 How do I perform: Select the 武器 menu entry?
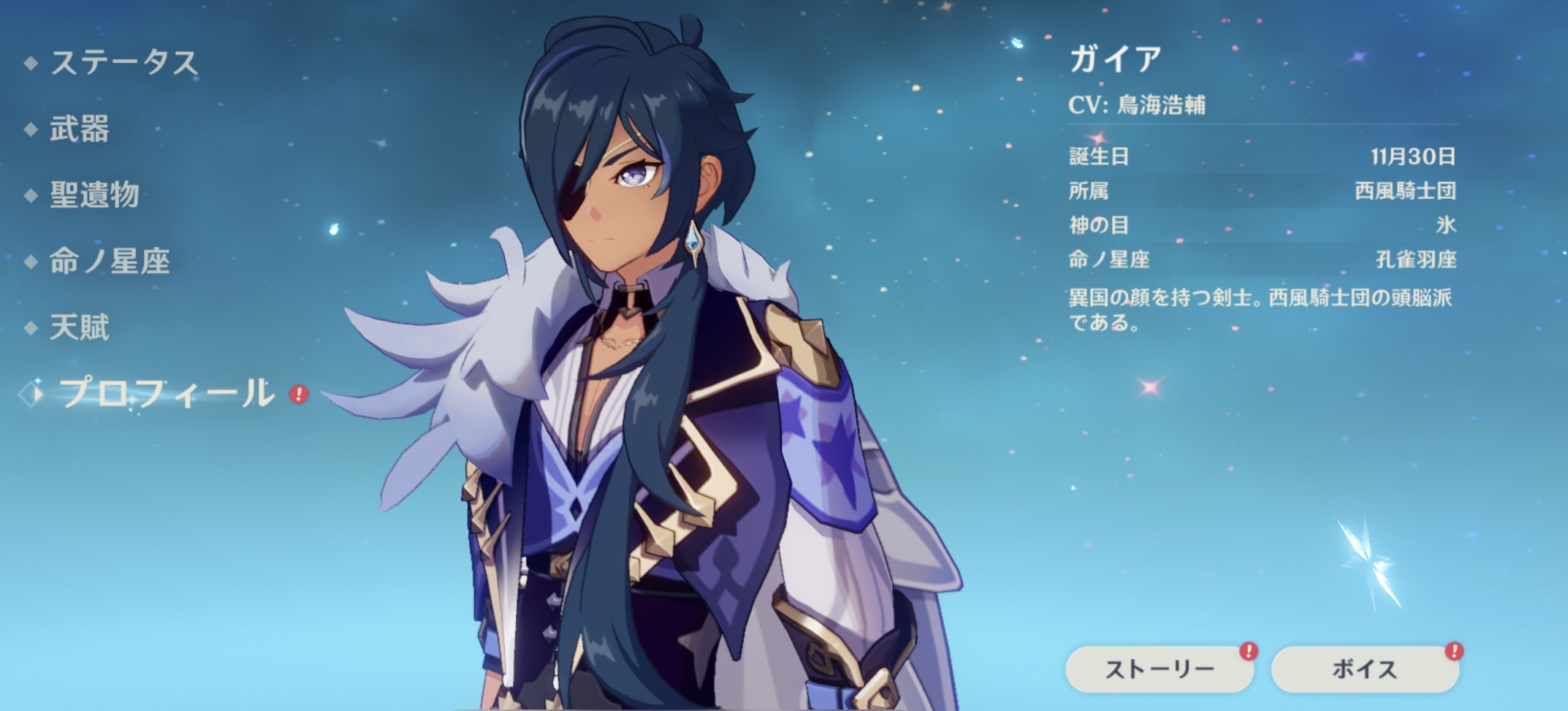click(x=79, y=129)
